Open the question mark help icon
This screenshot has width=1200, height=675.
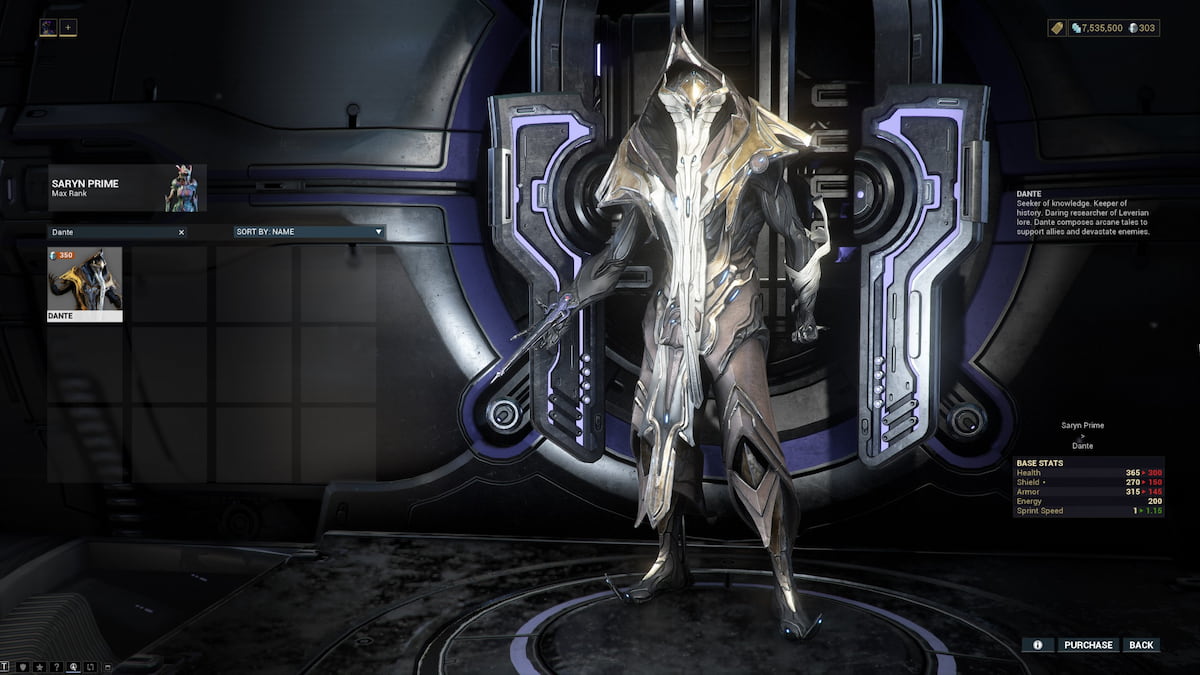pyautogui.click(x=56, y=666)
